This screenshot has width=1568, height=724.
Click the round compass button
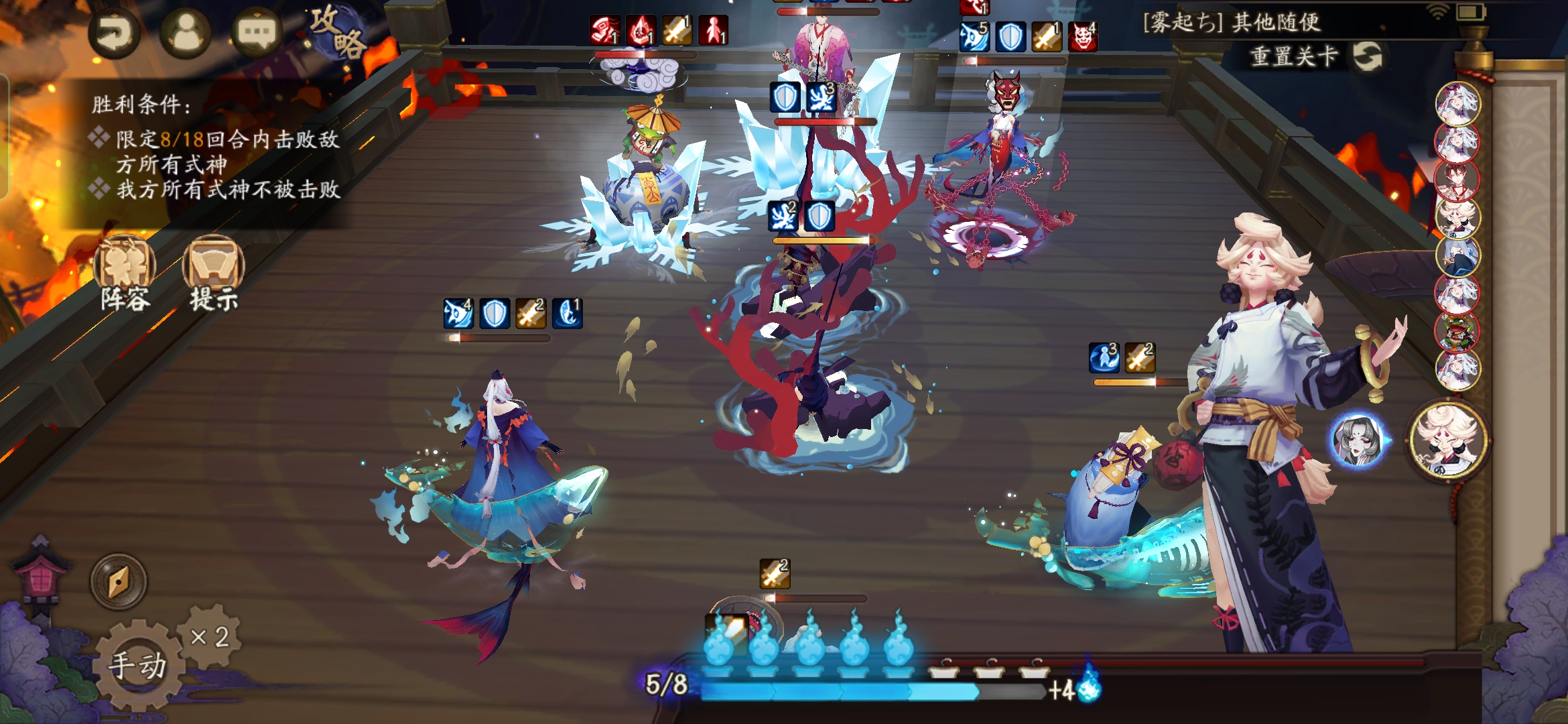(119, 581)
